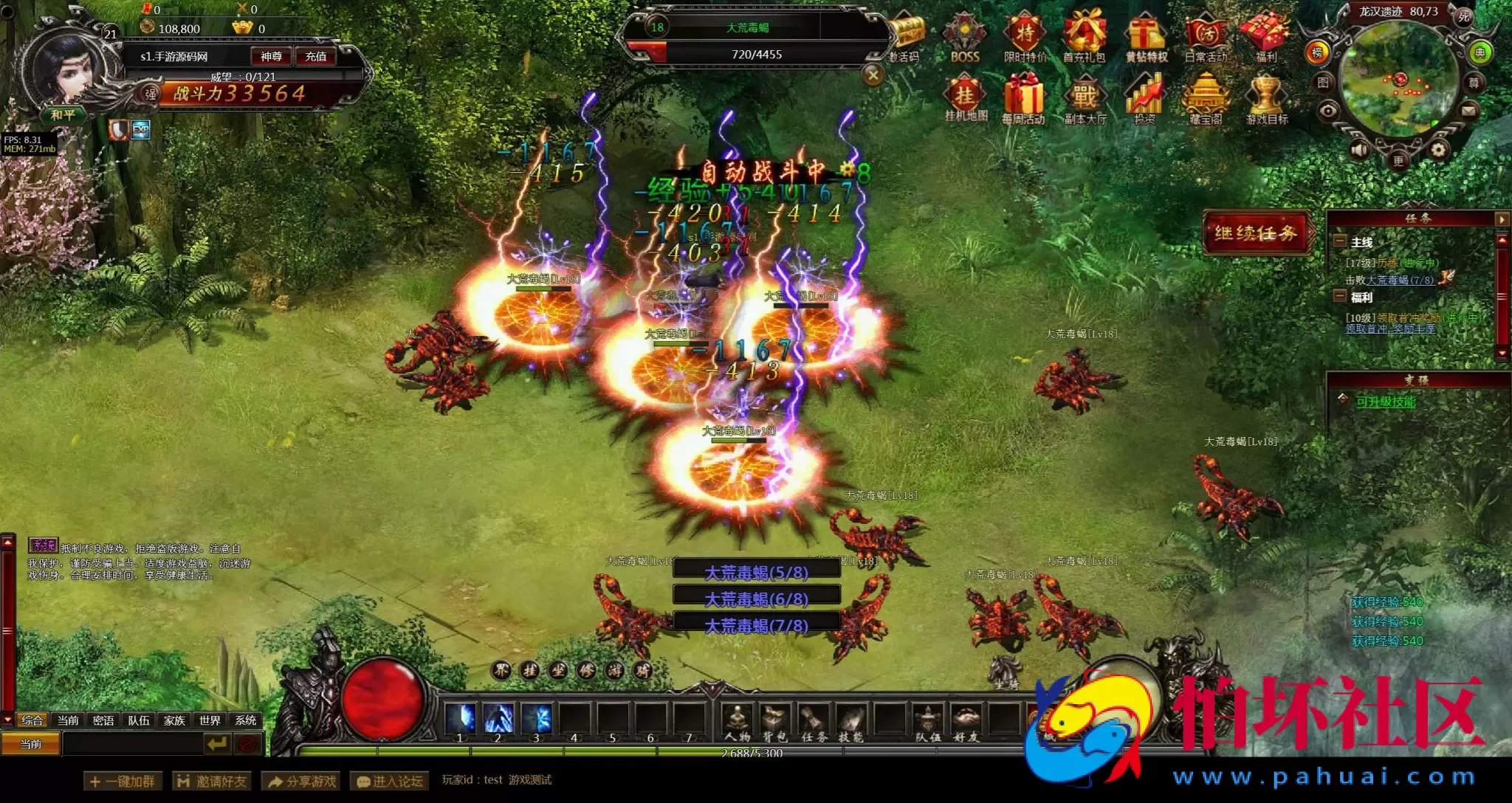1512x803 pixels.
Task: Open the BOSS menu icon
Action: click(964, 37)
